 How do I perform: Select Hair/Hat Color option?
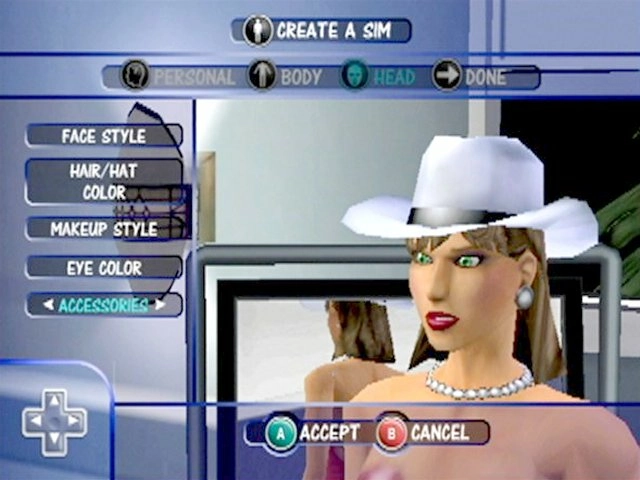coord(103,181)
